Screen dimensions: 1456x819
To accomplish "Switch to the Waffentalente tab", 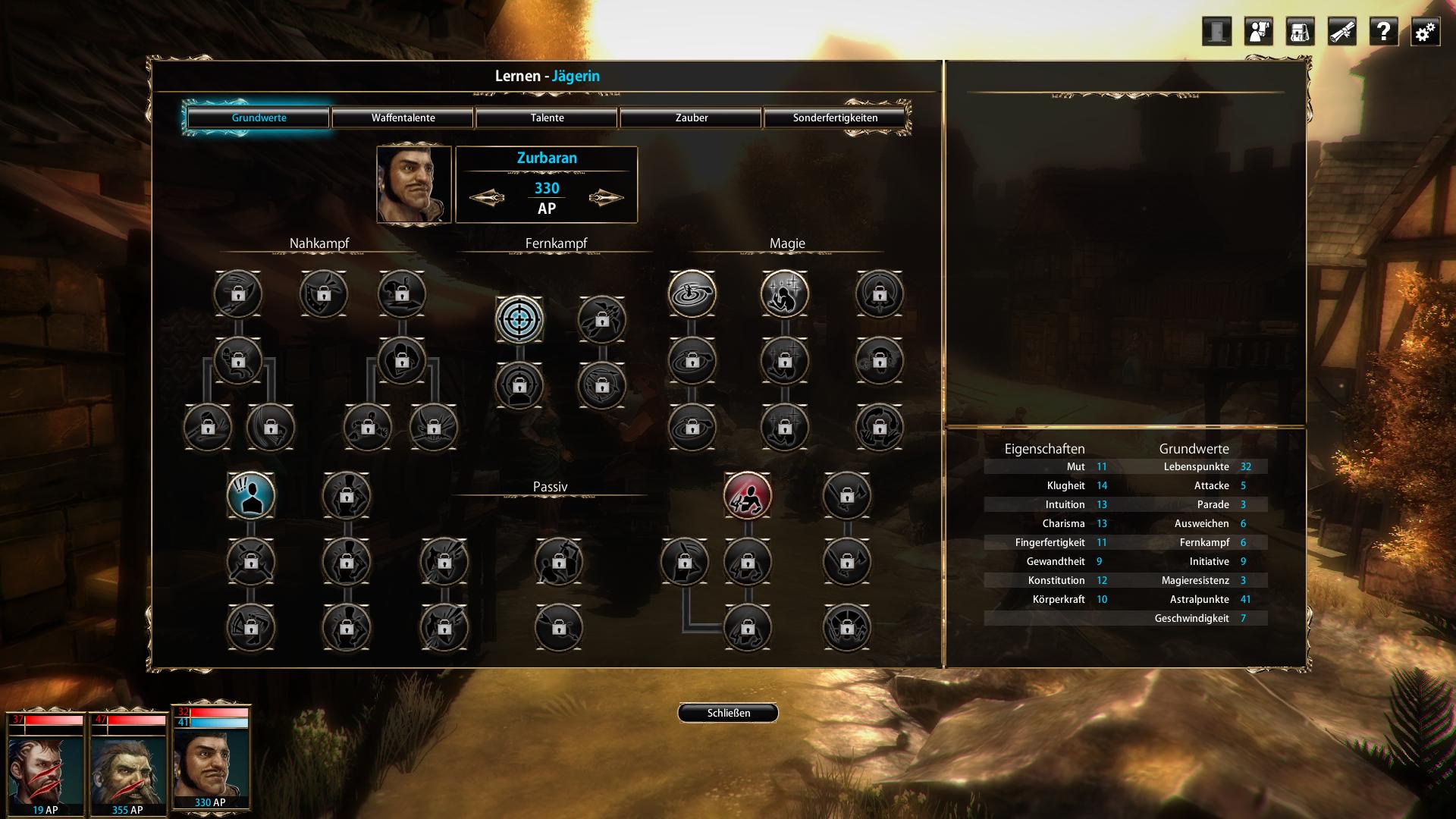I will coord(403,118).
